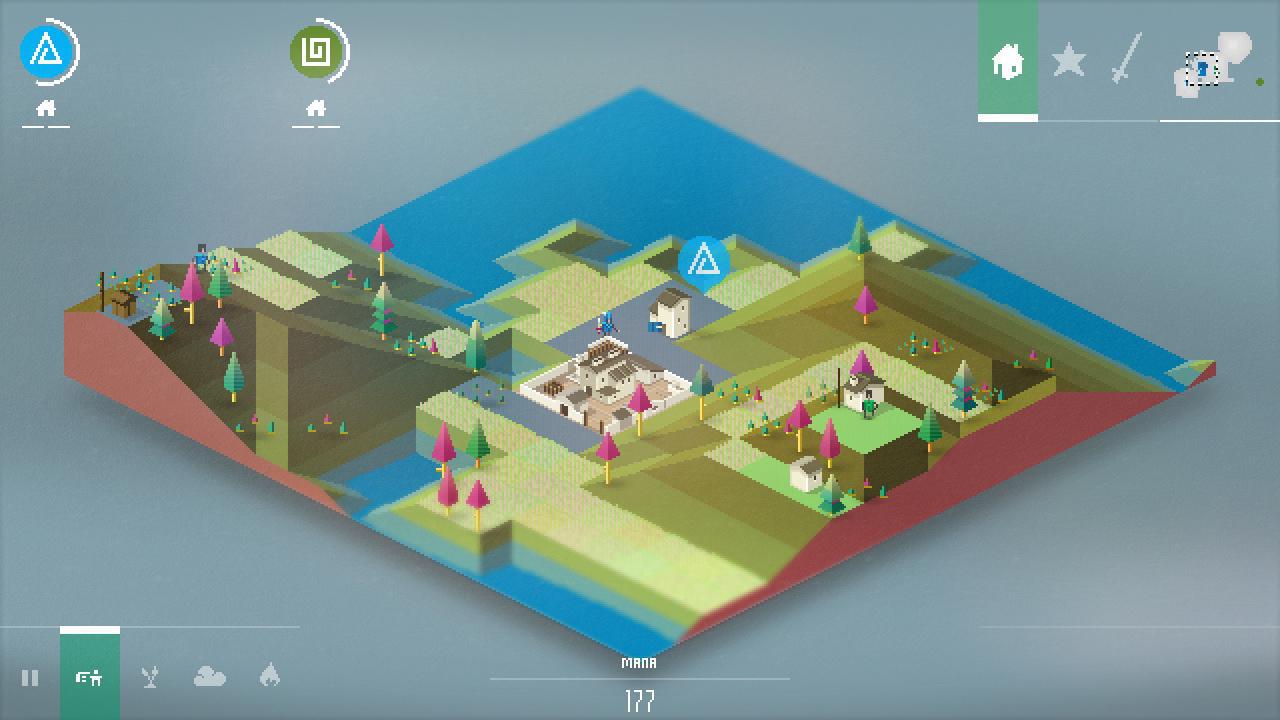Click the Mana counter showing 177
Viewport: 1280px width, 720px height.
[x=639, y=690]
